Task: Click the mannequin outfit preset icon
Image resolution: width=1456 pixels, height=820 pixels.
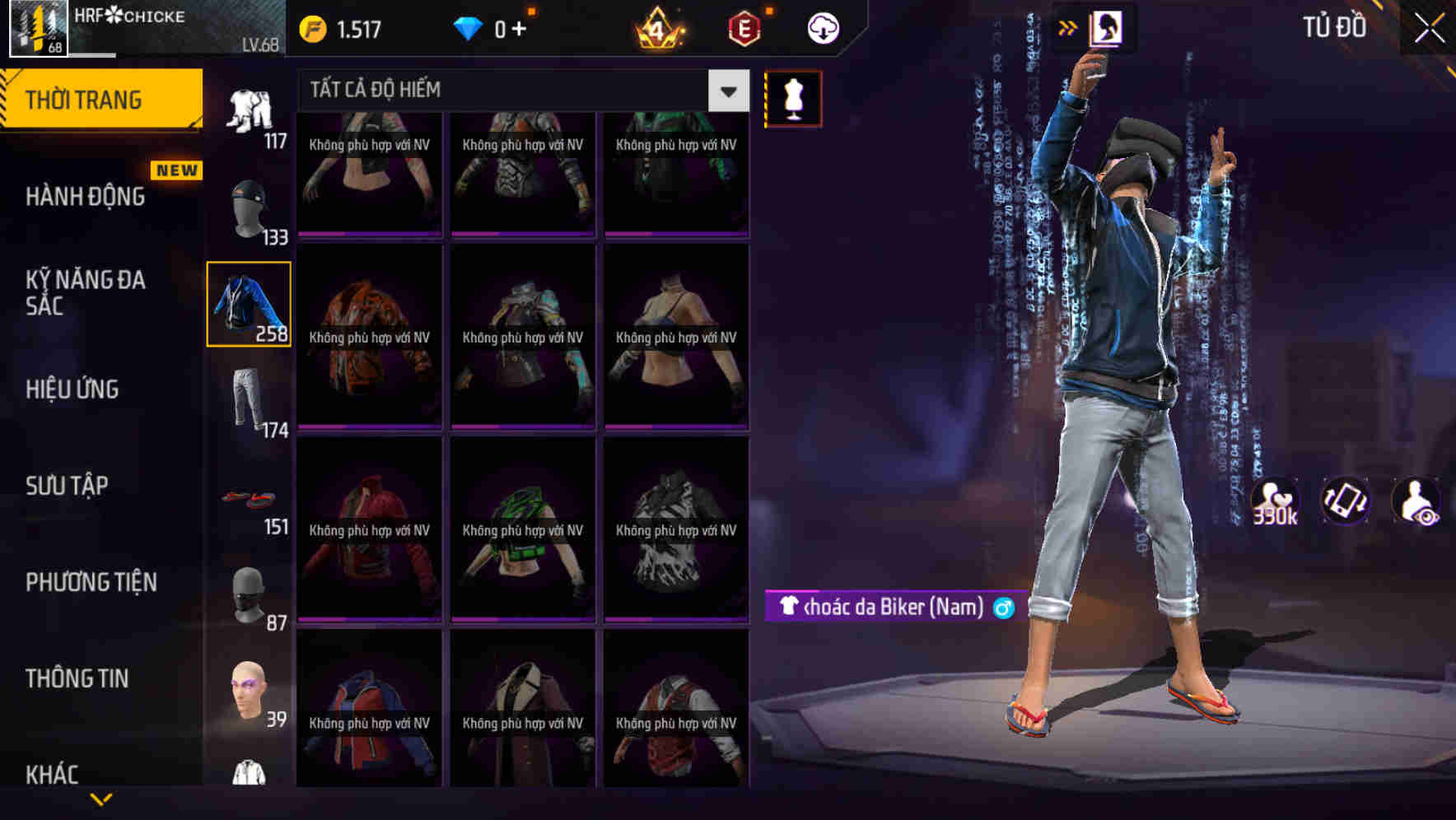Action: pos(793,98)
